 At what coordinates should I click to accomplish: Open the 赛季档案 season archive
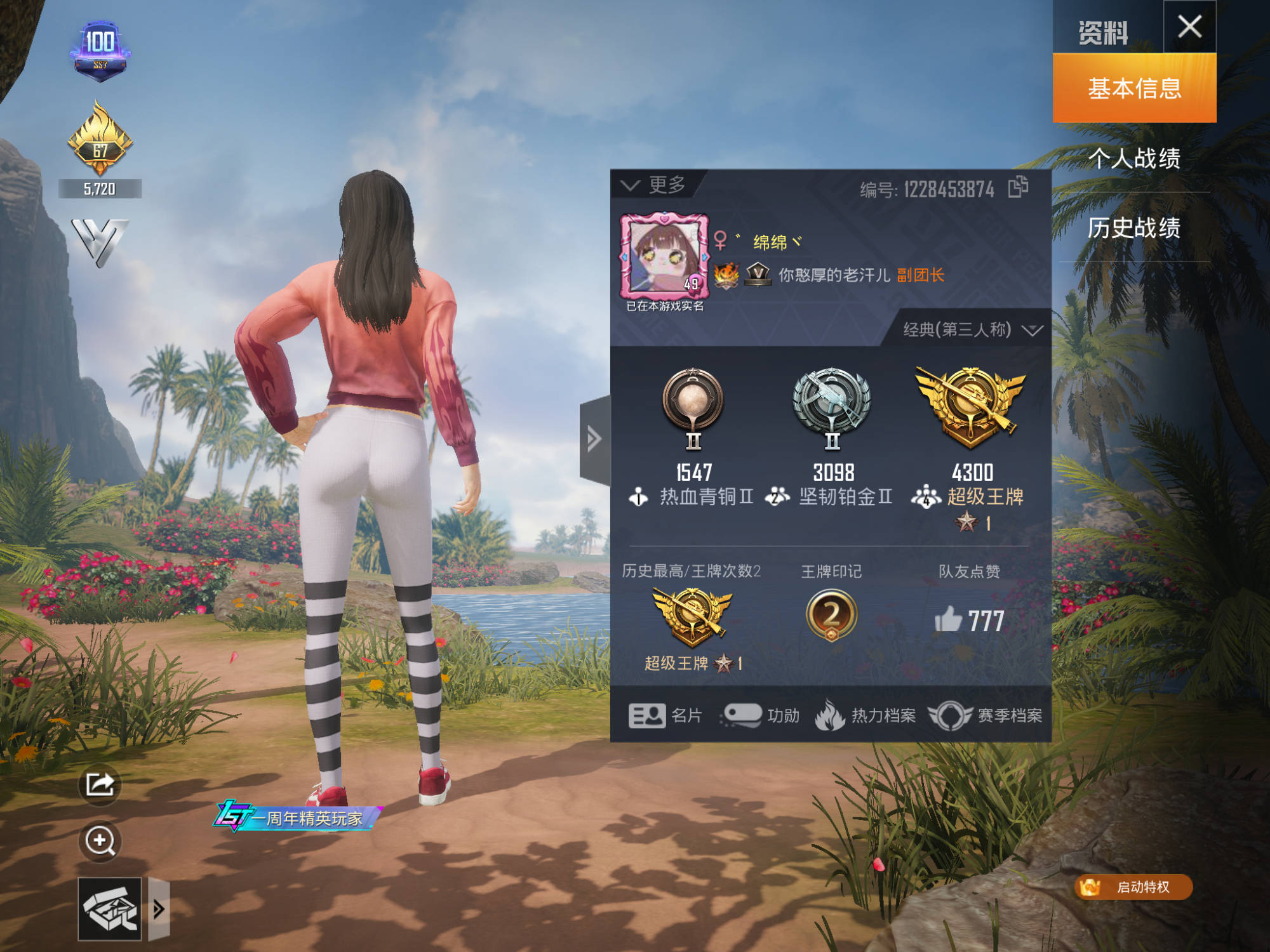click(x=986, y=716)
